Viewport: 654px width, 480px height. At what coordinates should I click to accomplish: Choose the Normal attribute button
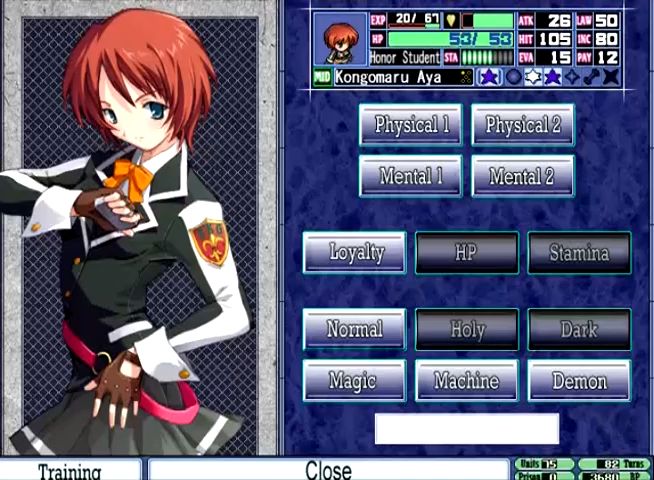click(x=355, y=329)
